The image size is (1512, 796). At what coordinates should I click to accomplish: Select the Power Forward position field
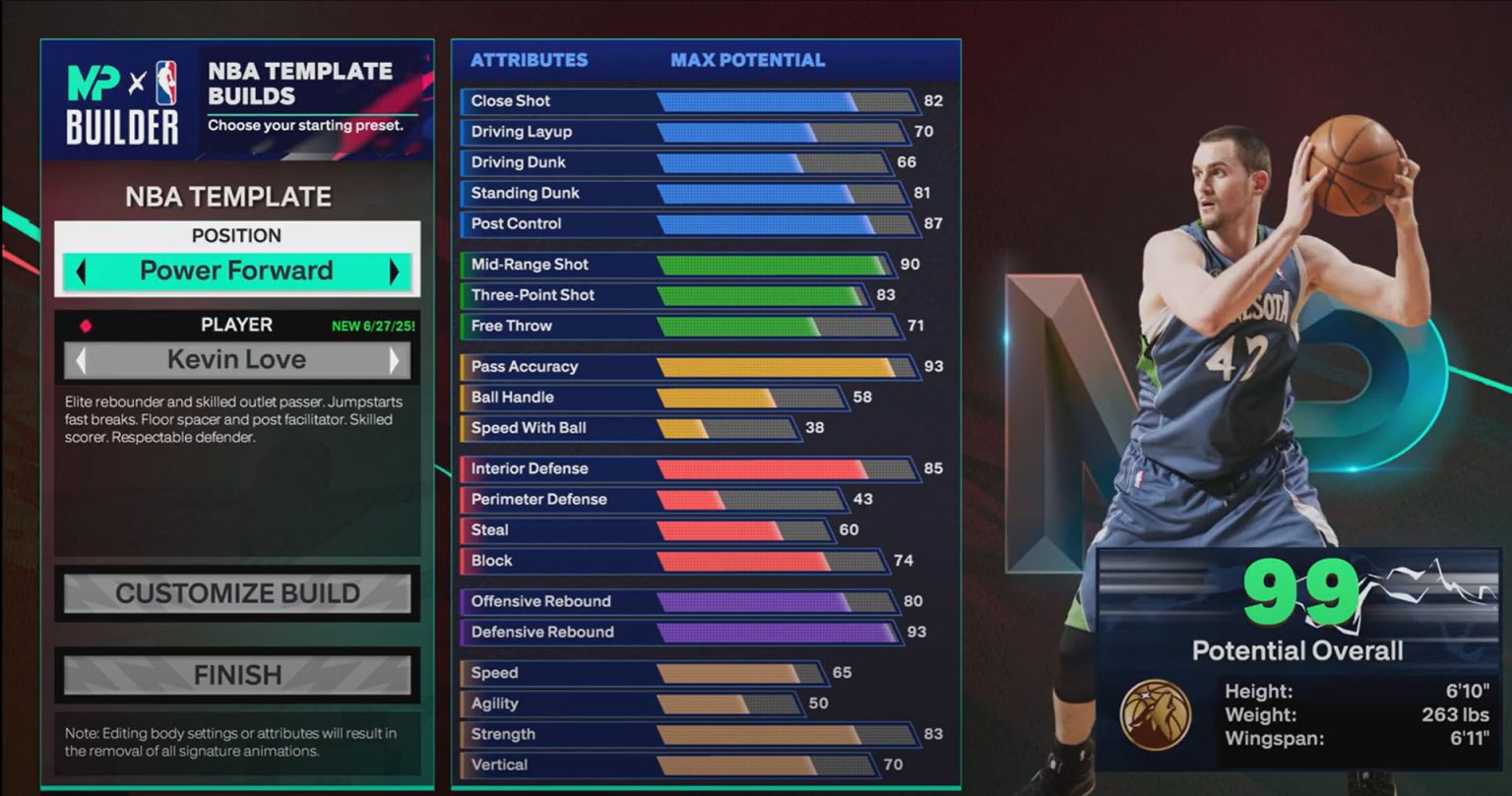[x=237, y=270]
